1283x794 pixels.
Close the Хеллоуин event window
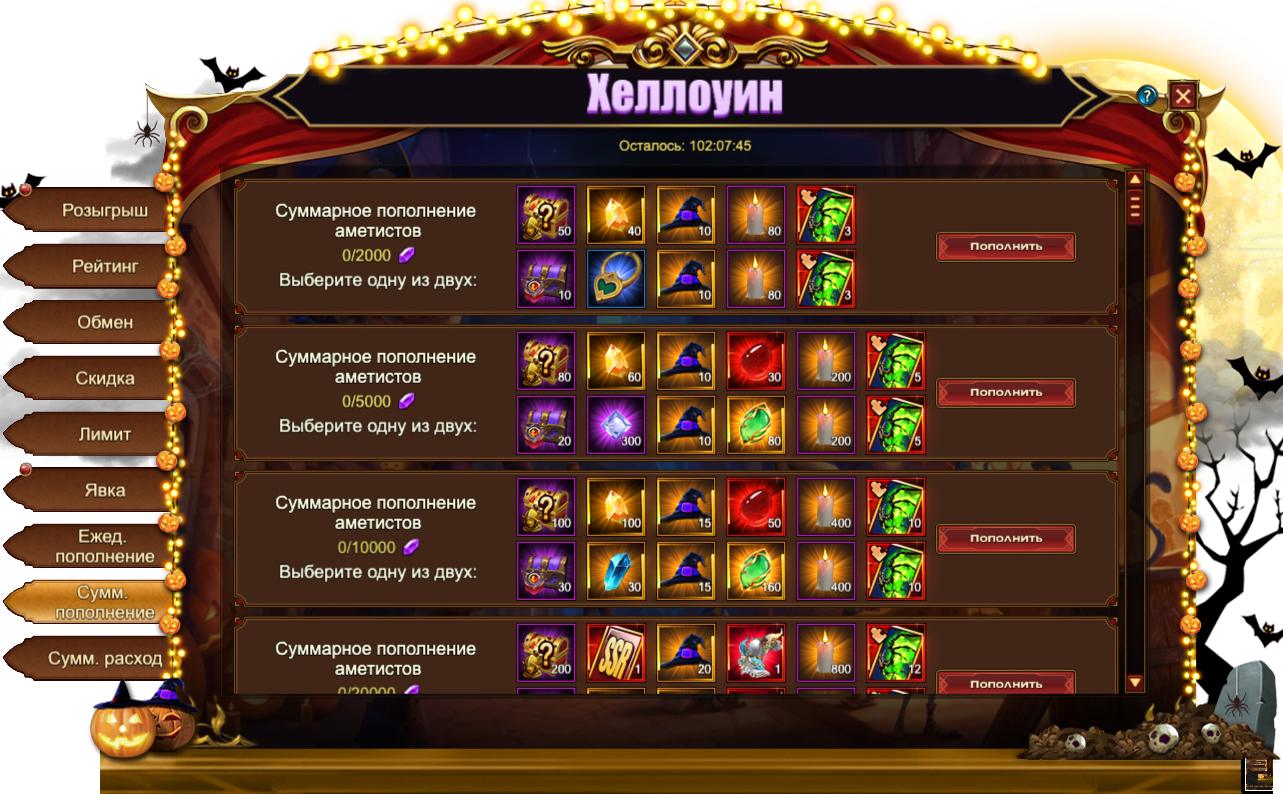click(1183, 96)
